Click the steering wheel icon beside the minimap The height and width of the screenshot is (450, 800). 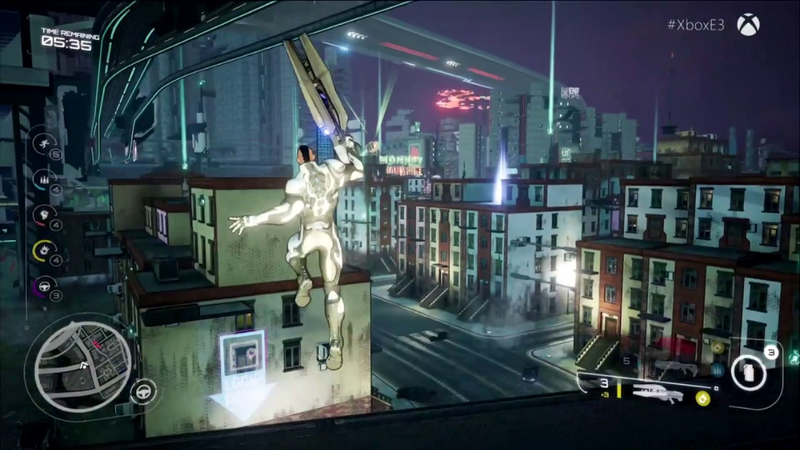(142, 390)
